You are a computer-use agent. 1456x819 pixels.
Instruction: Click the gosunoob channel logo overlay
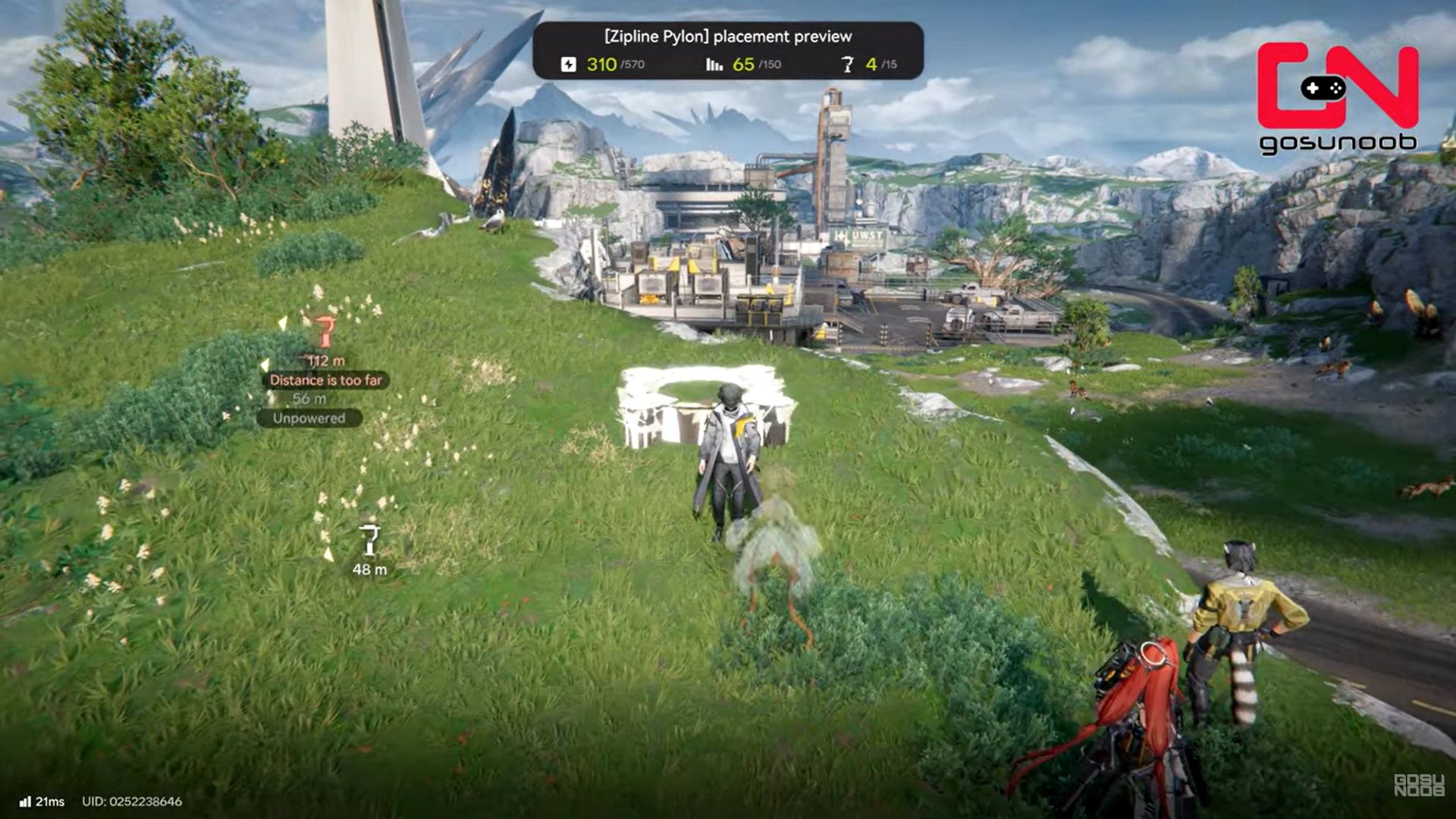pos(1338,97)
